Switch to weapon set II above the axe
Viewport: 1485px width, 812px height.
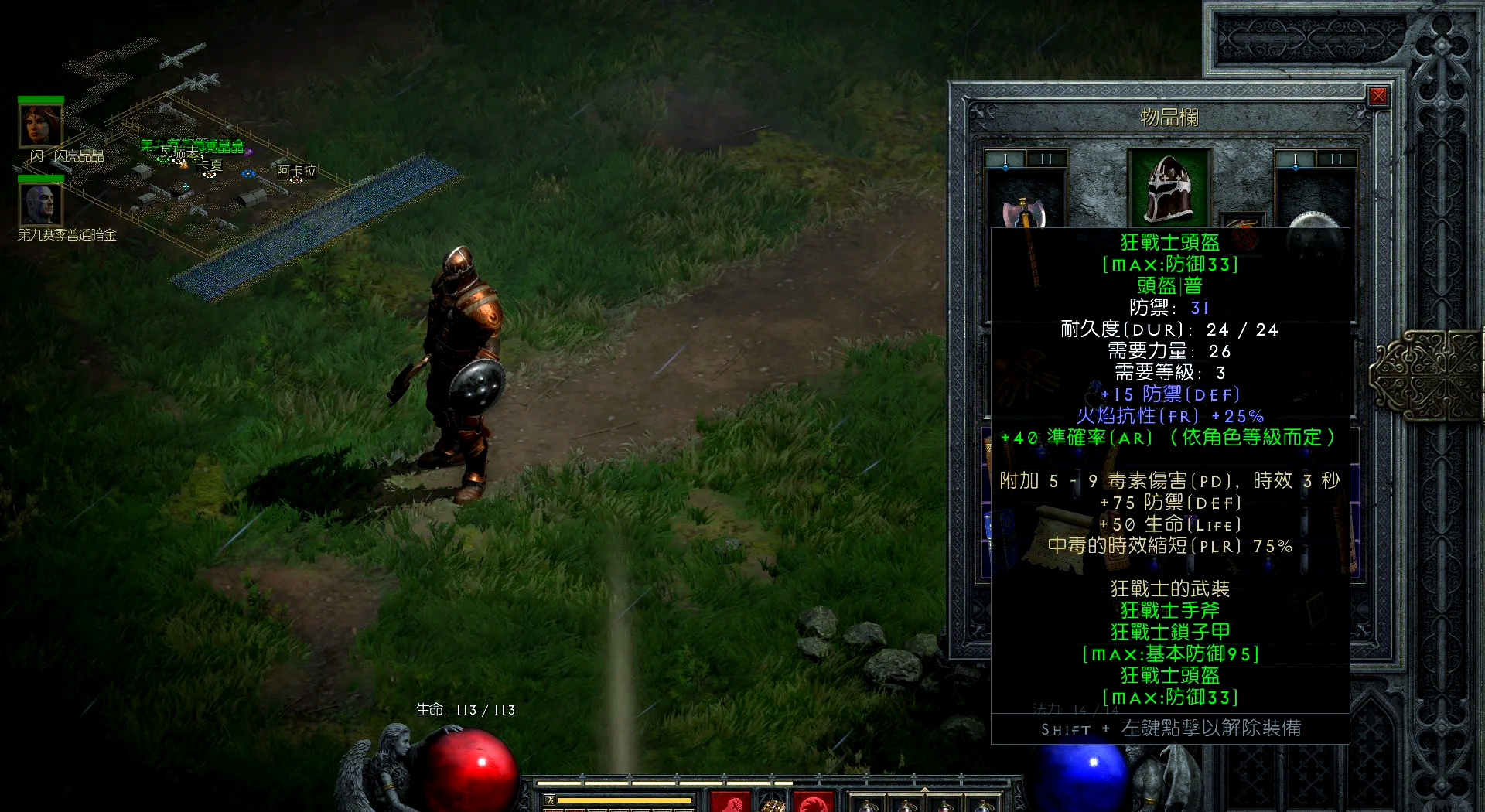tap(1046, 159)
